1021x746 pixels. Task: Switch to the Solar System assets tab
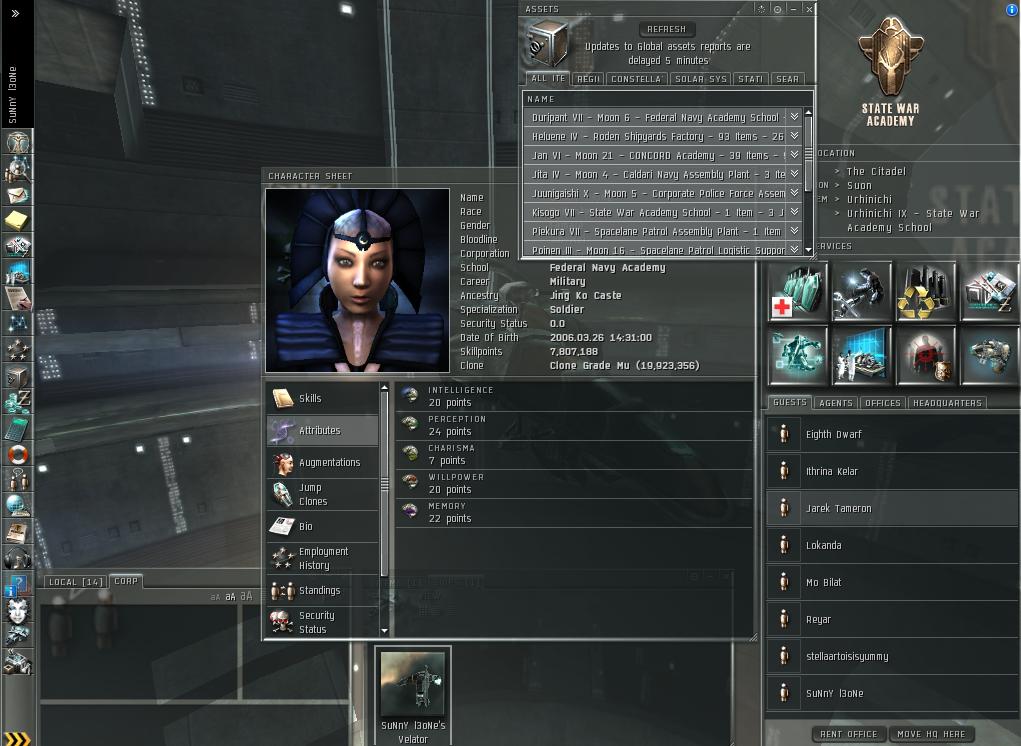point(700,79)
